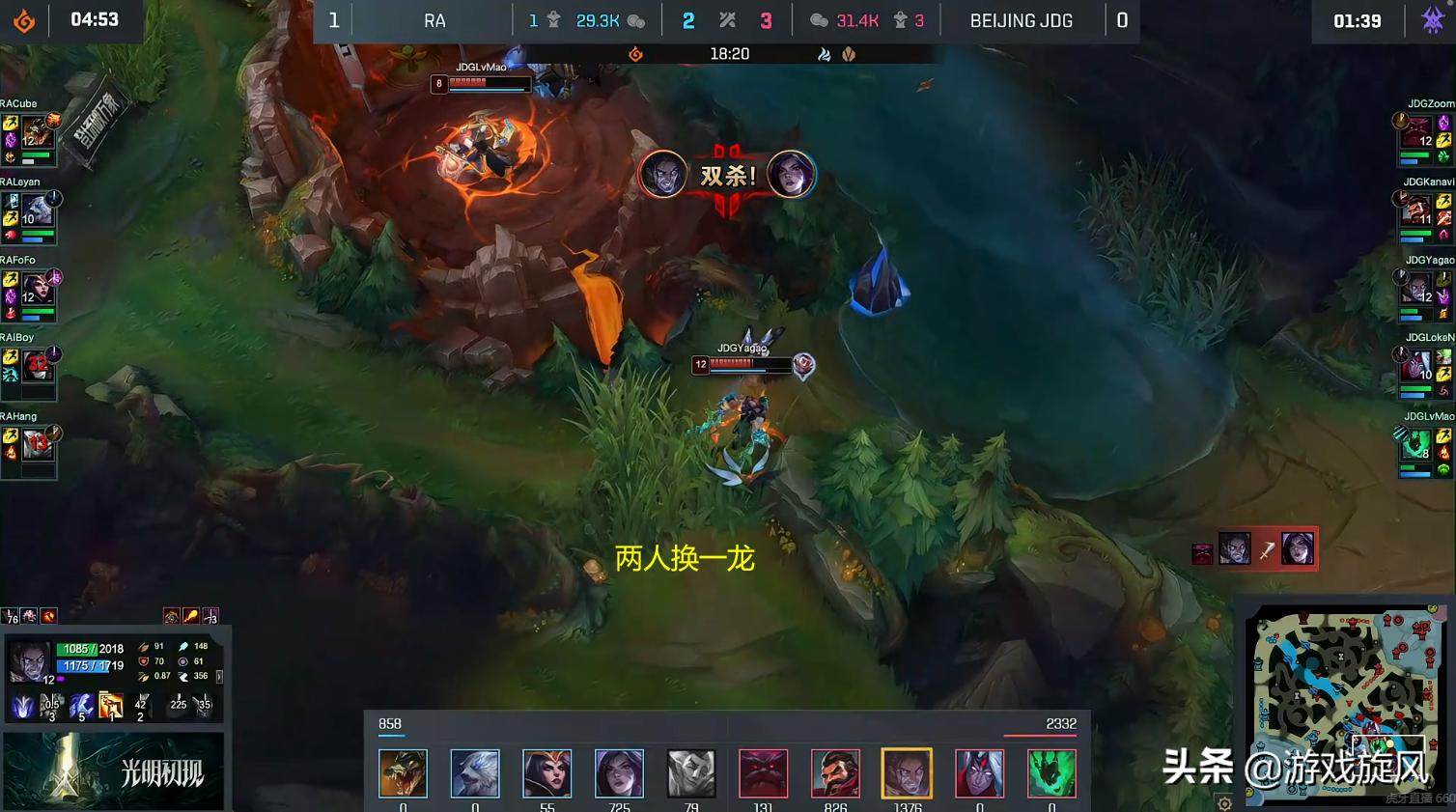
Task: Click Sylas's orange ultimate ability icon
Action: [111, 707]
